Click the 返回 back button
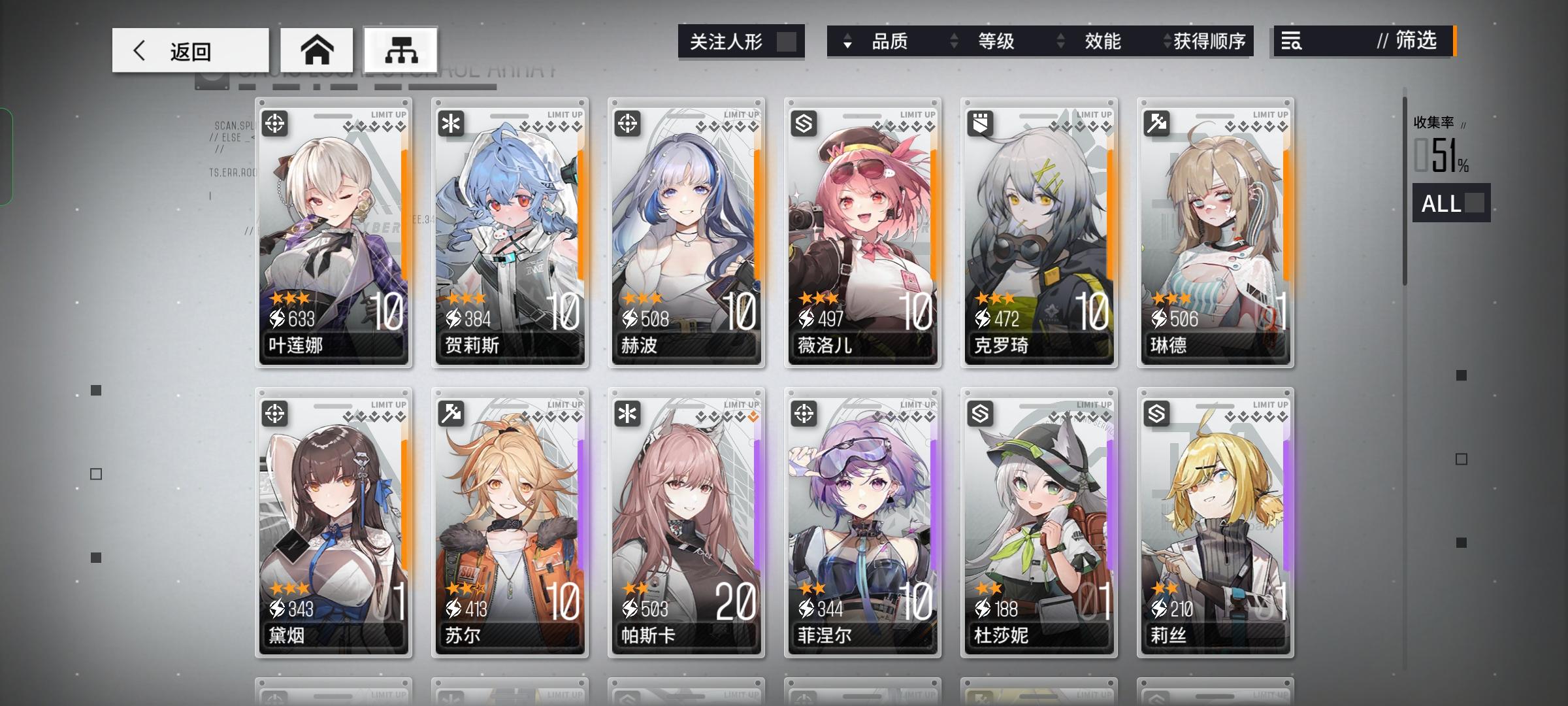1568x706 pixels. (x=189, y=49)
